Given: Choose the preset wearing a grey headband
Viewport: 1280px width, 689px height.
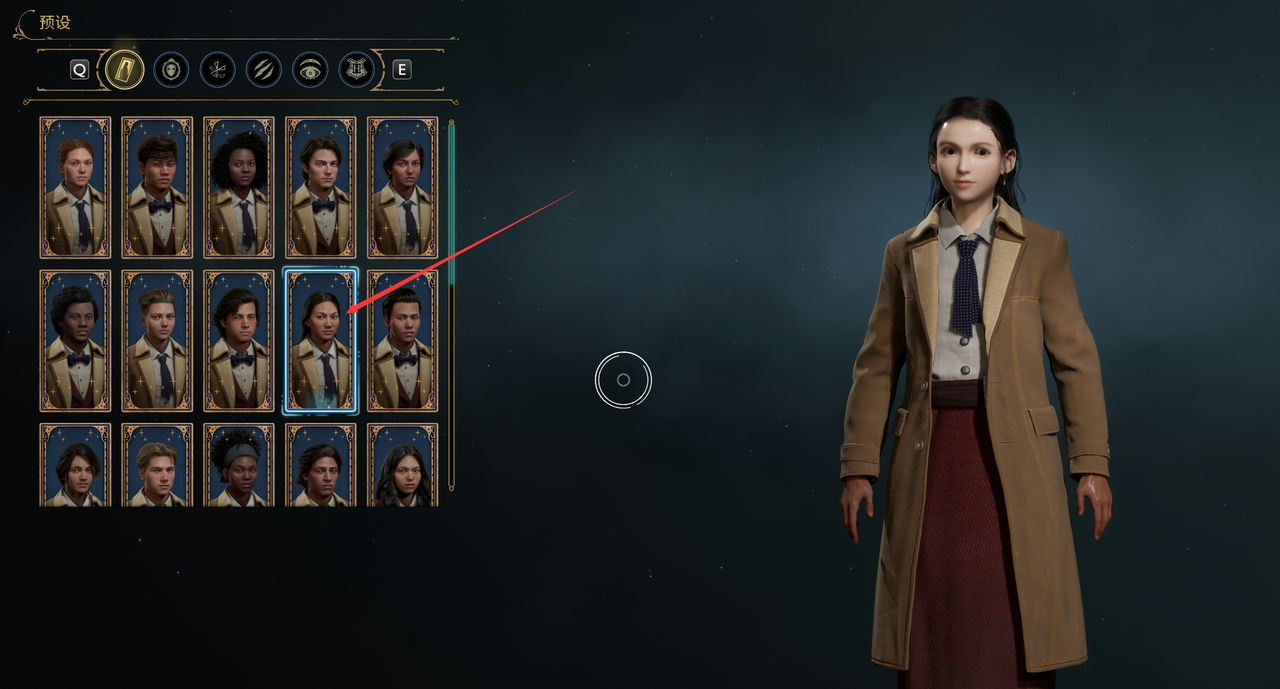Looking at the screenshot, I should [239, 466].
